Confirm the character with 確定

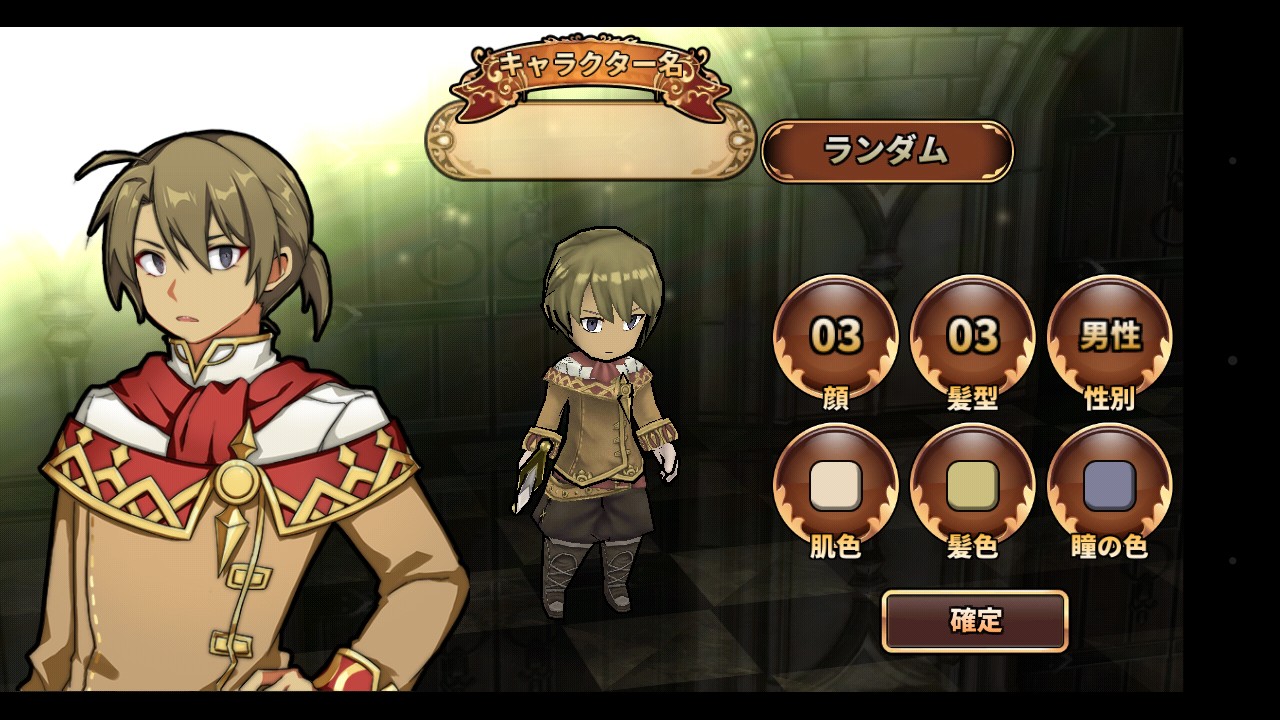click(975, 621)
